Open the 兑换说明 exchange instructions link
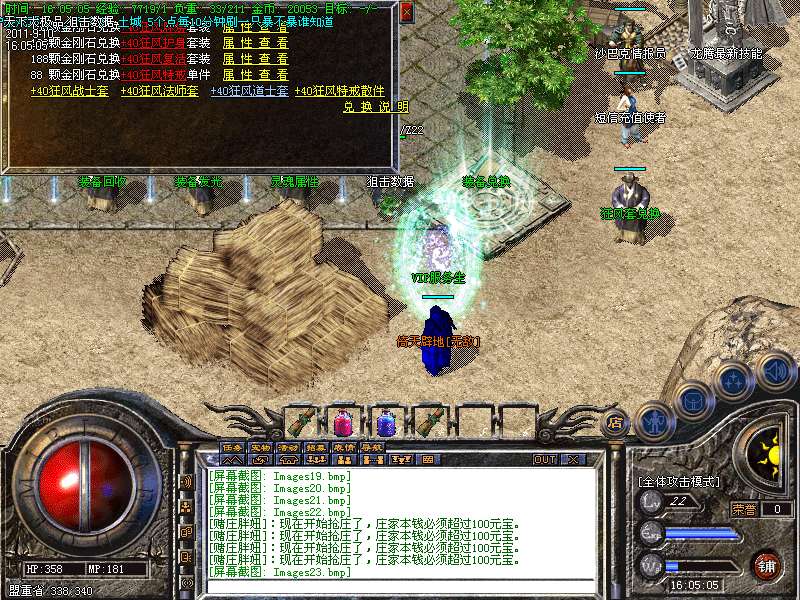800x600 pixels. tap(376, 107)
